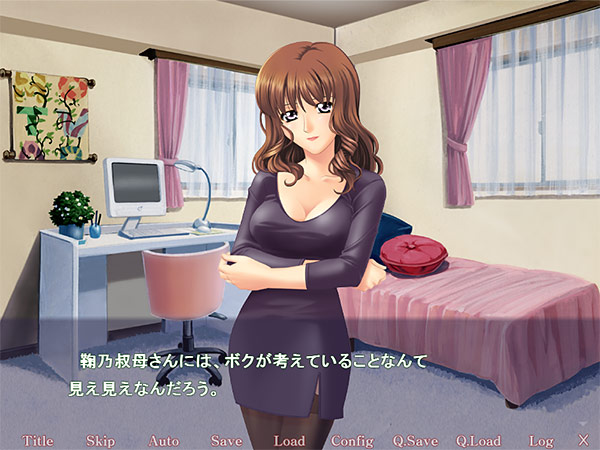This screenshot has height=450, width=600.
Task: Quick load with Q.Load
Action: [477, 440]
